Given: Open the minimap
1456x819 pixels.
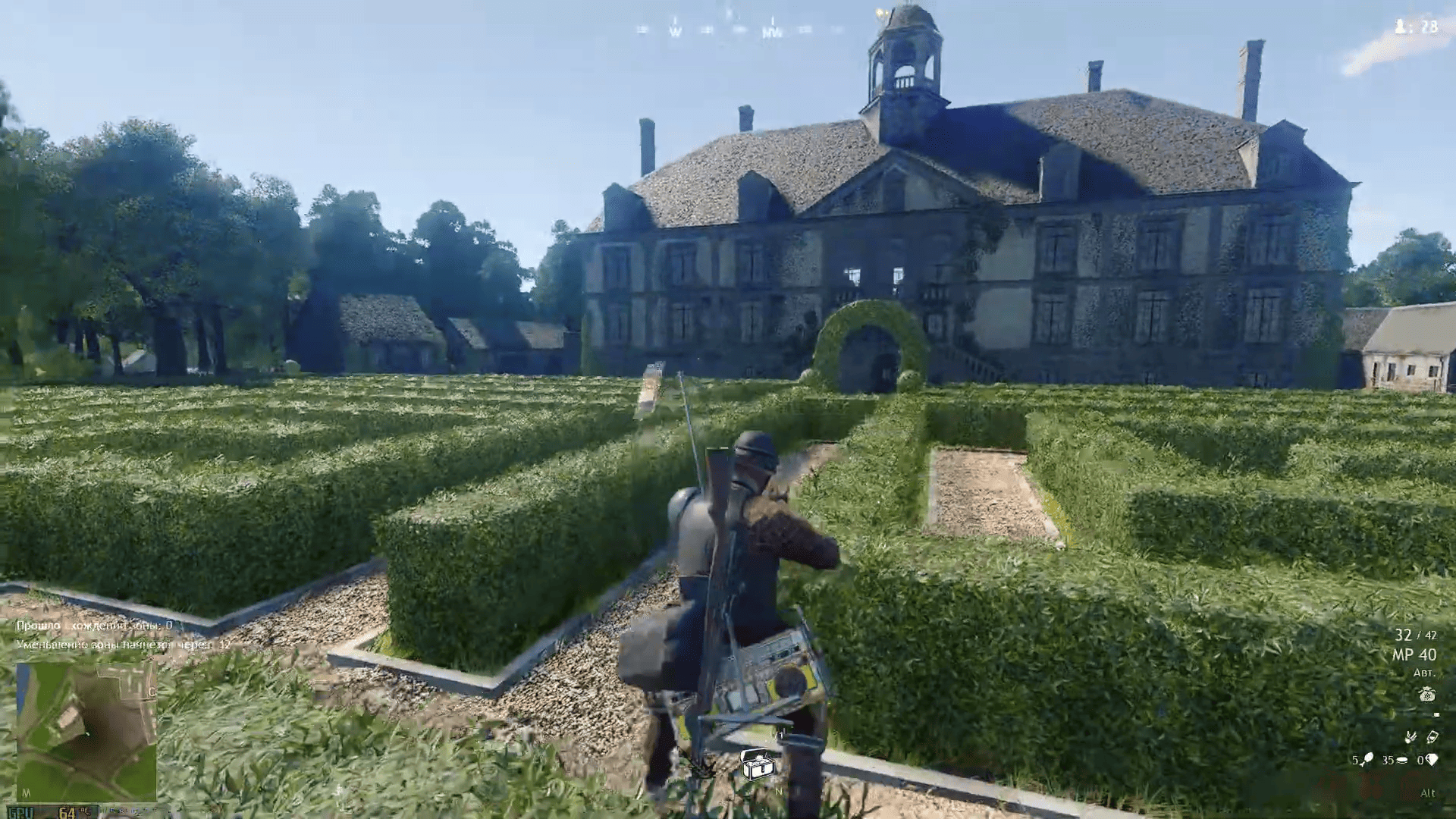Looking at the screenshot, I should pos(86,732).
